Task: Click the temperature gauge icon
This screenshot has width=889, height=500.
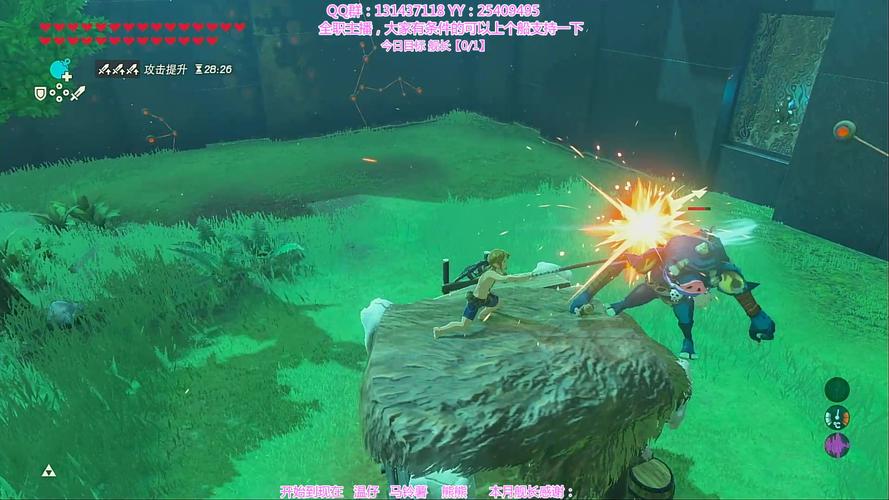Action: [836, 417]
